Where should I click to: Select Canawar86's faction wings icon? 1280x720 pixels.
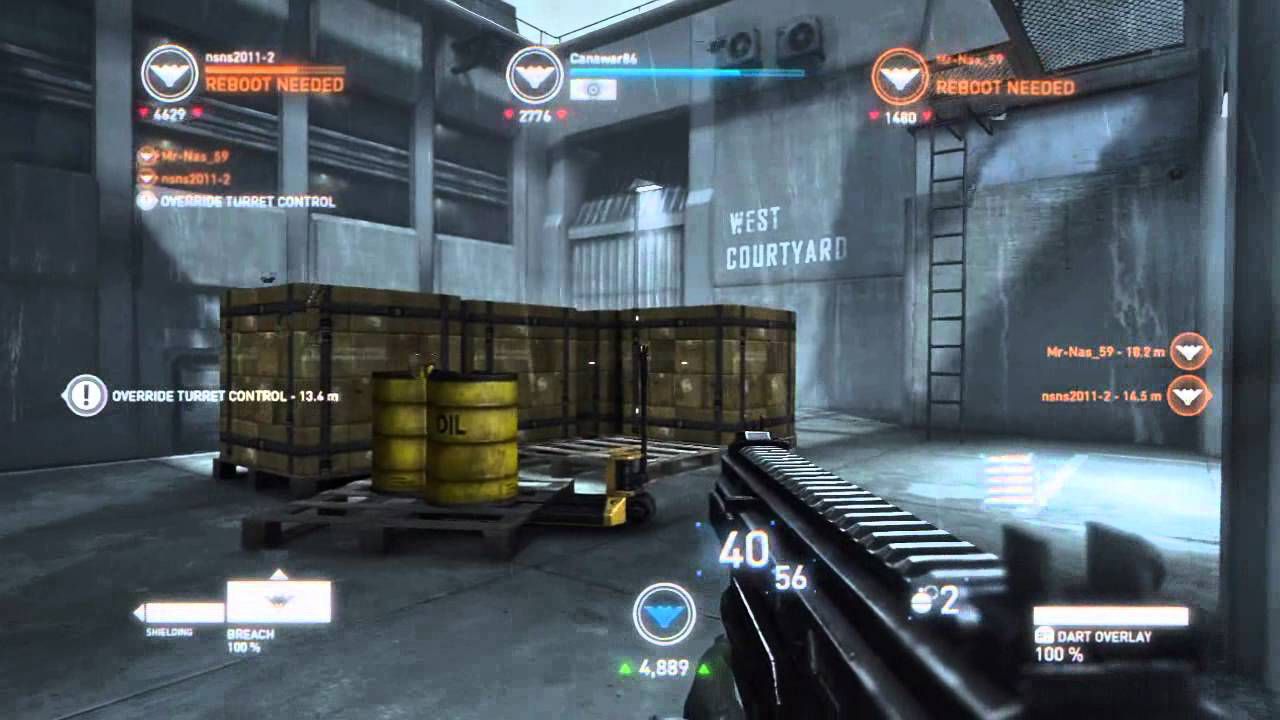(x=535, y=74)
